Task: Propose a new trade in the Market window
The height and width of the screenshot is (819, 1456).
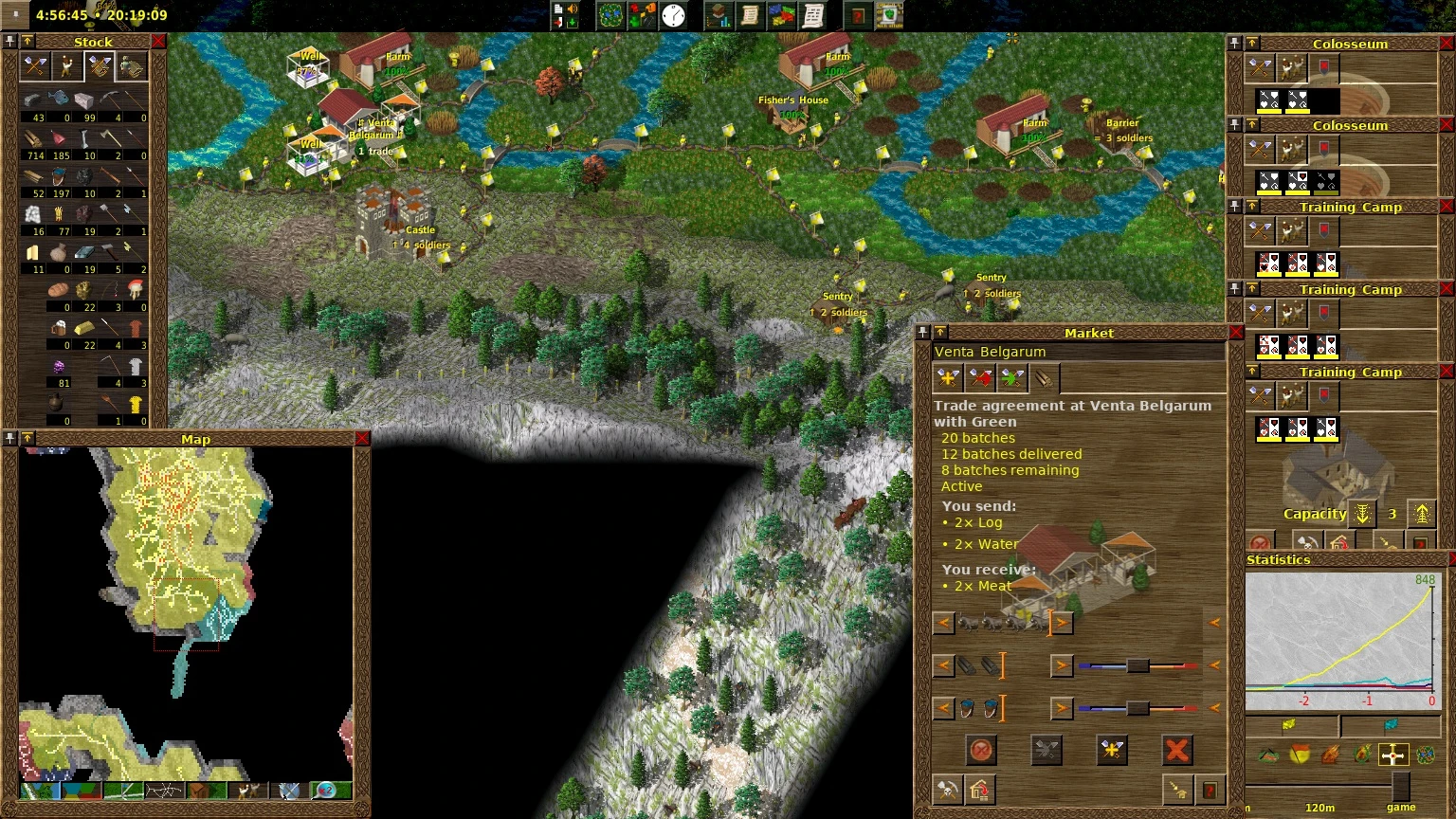Action: coord(1112,750)
